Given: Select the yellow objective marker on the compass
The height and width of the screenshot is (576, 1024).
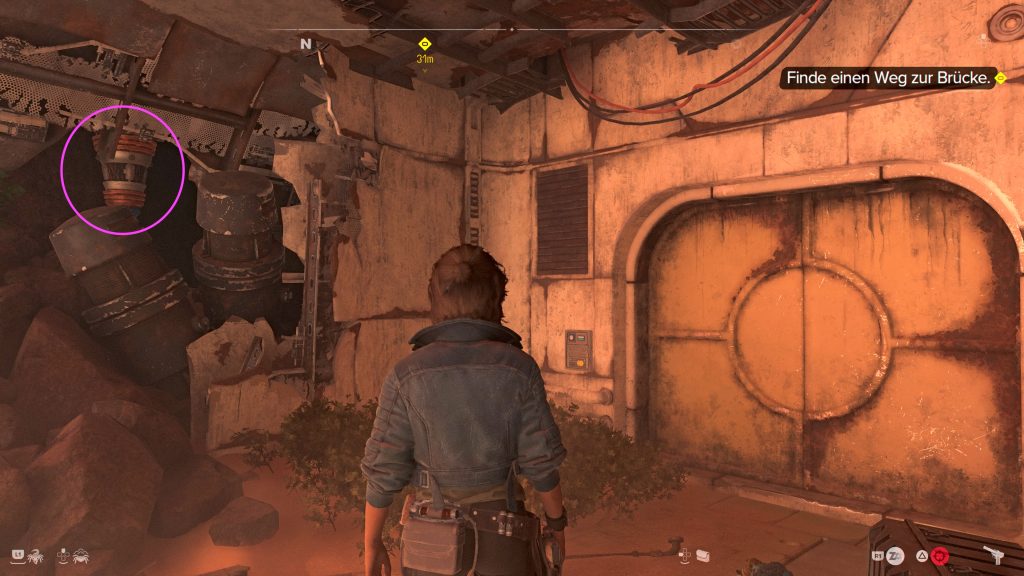Looking at the screenshot, I should tap(424, 44).
